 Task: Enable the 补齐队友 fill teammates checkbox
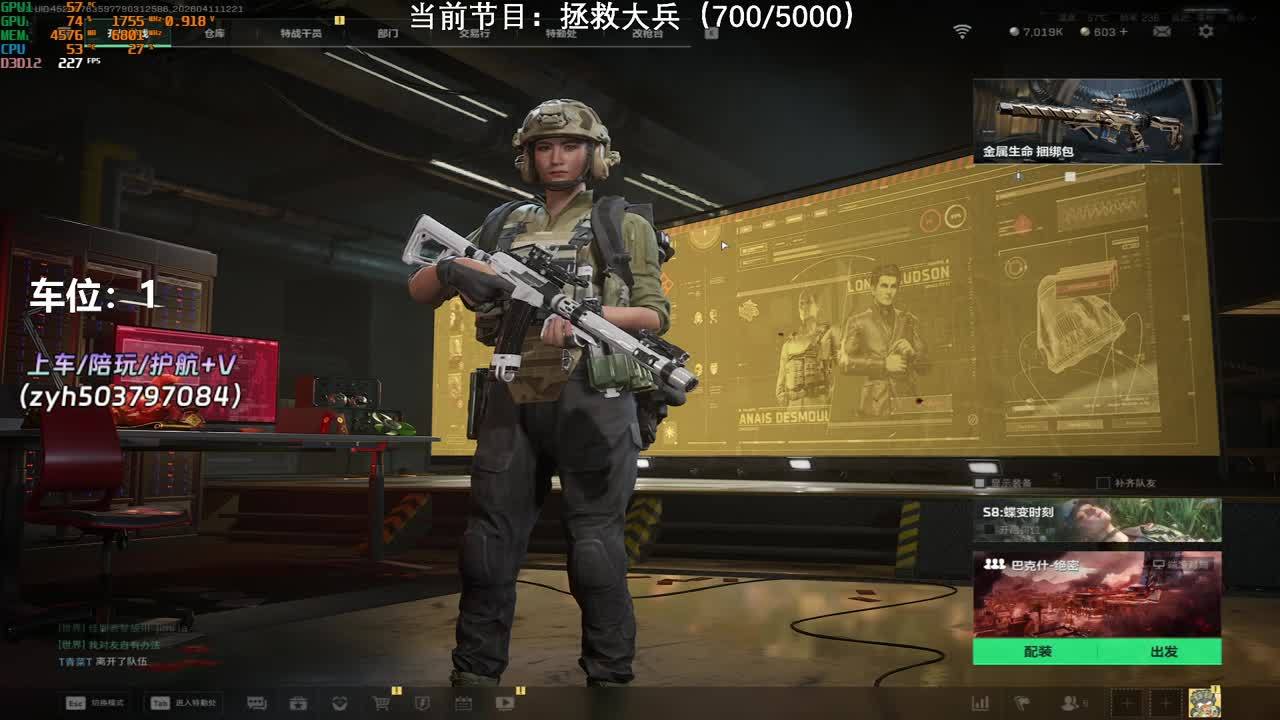click(x=1103, y=483)
